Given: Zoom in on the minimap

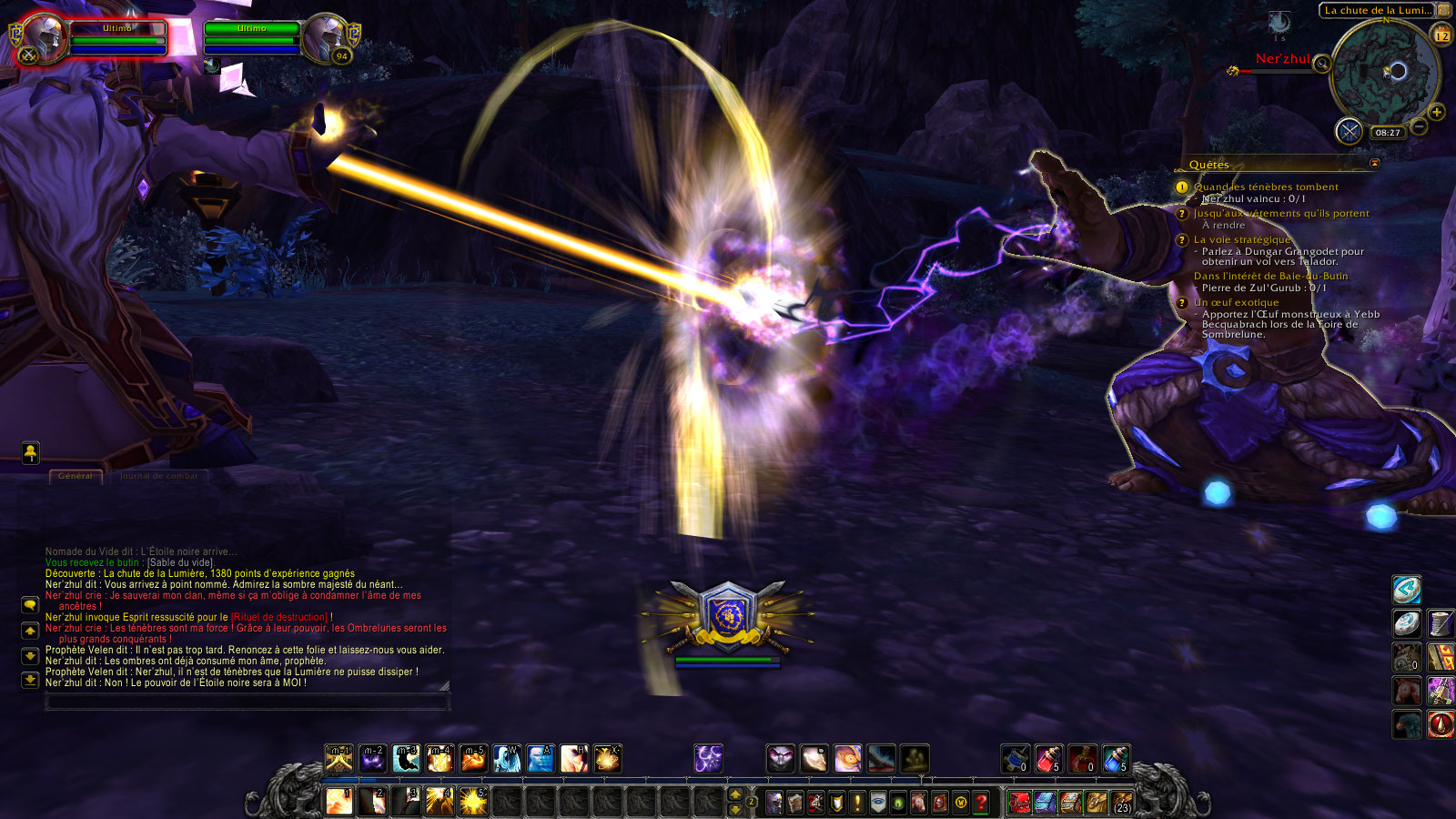Looking at the screenshot, I should click(1437, 113).
